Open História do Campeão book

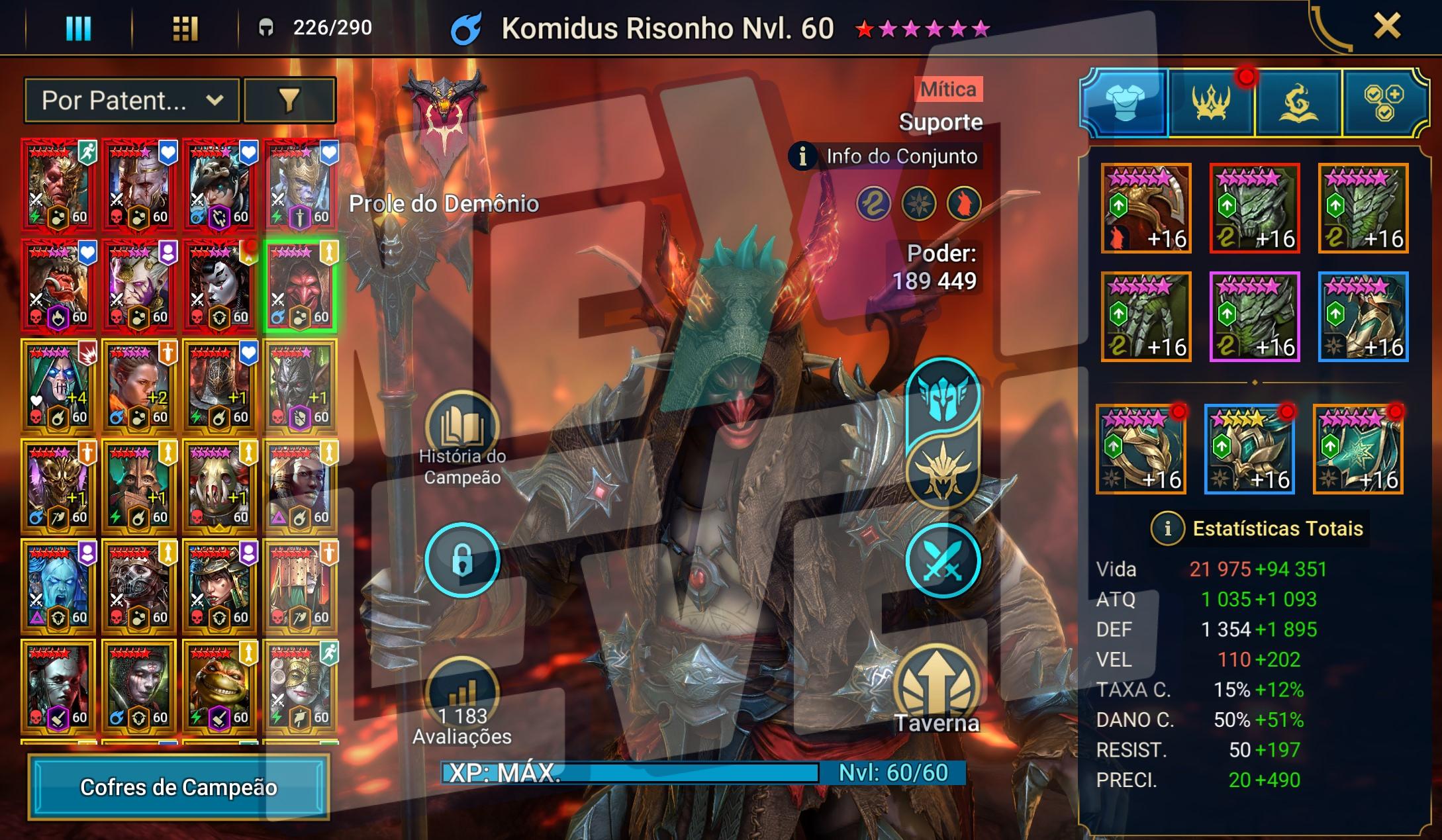point(461,427)
